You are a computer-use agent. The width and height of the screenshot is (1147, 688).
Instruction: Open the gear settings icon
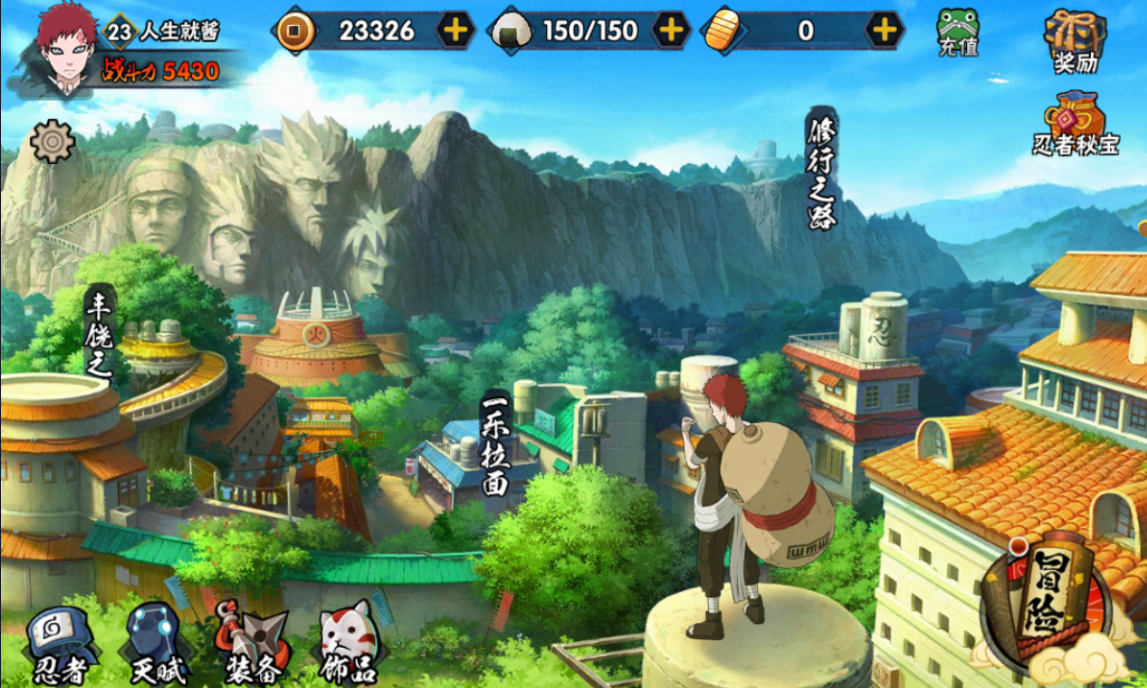[52, 142]
